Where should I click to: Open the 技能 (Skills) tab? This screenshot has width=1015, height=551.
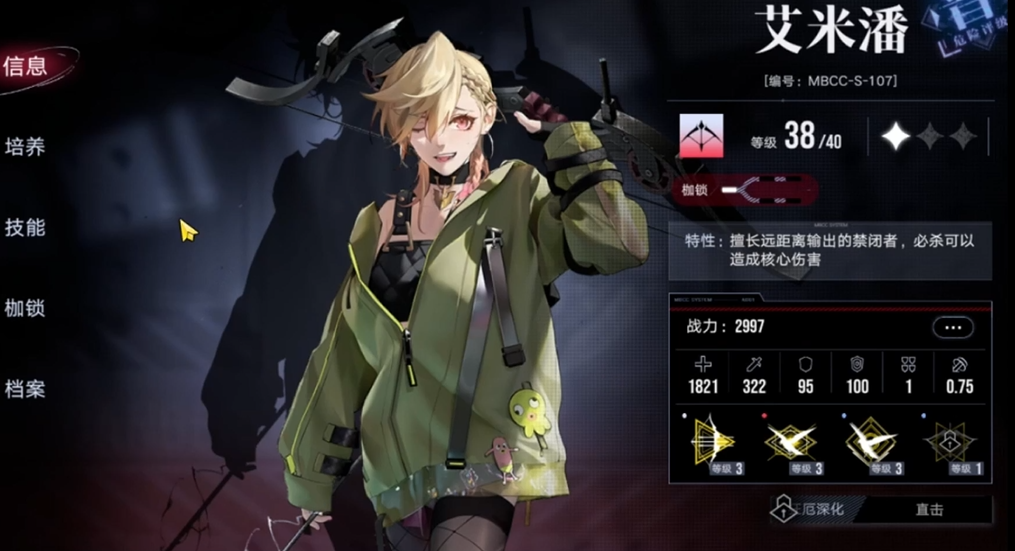tap(26, 227)
